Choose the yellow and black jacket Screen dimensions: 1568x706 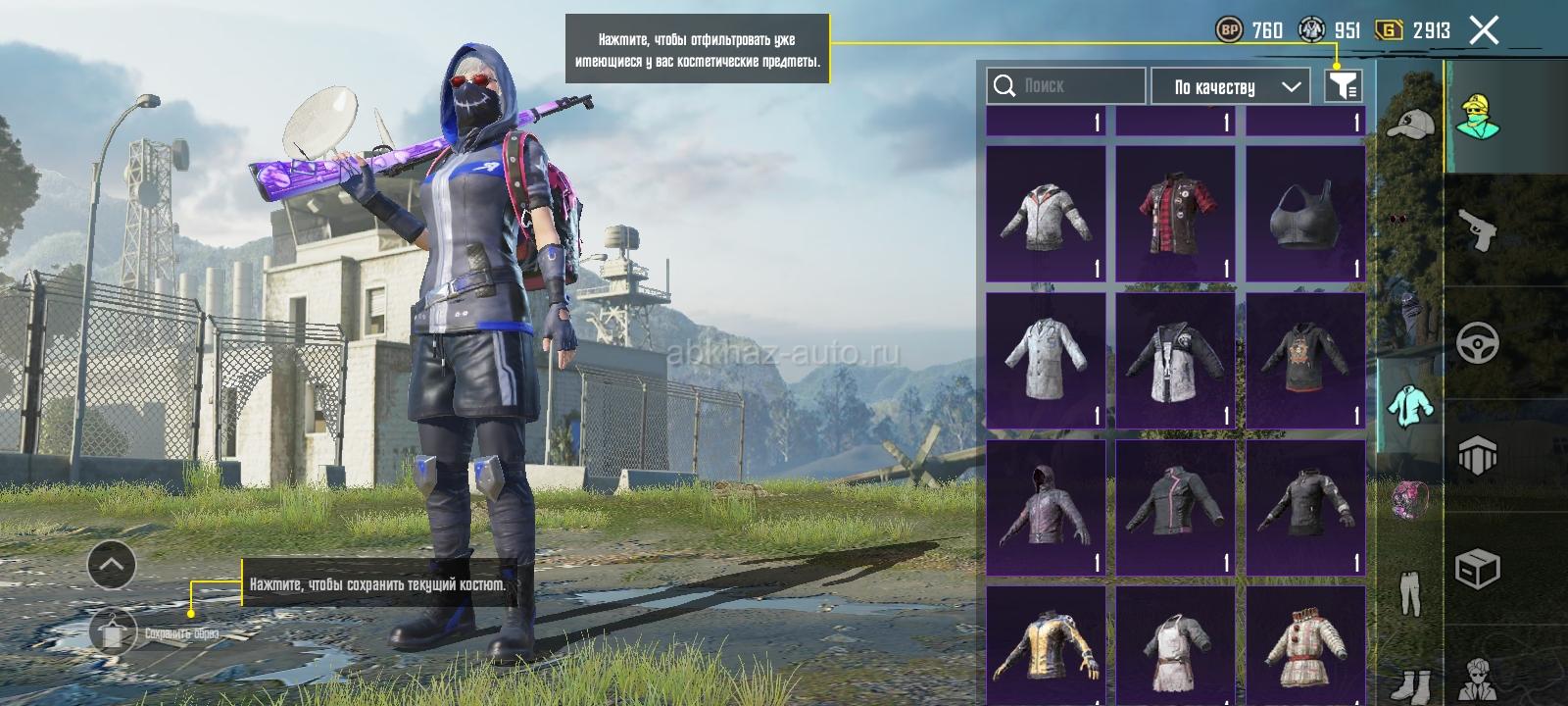pos(1046,645)
